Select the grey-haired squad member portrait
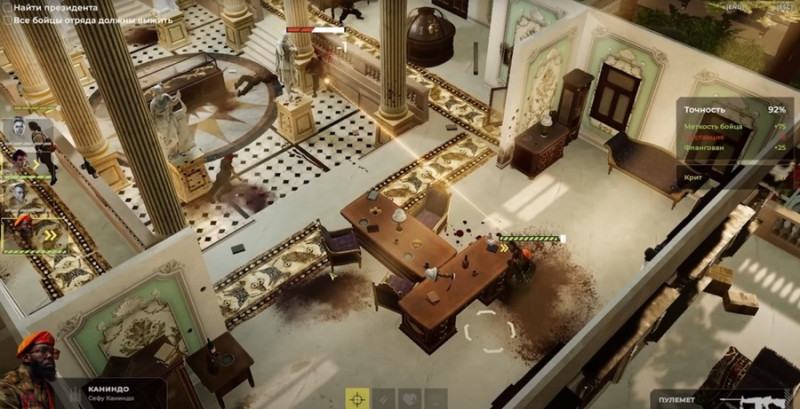Screen dimensions: 800x409 [19, 193]
